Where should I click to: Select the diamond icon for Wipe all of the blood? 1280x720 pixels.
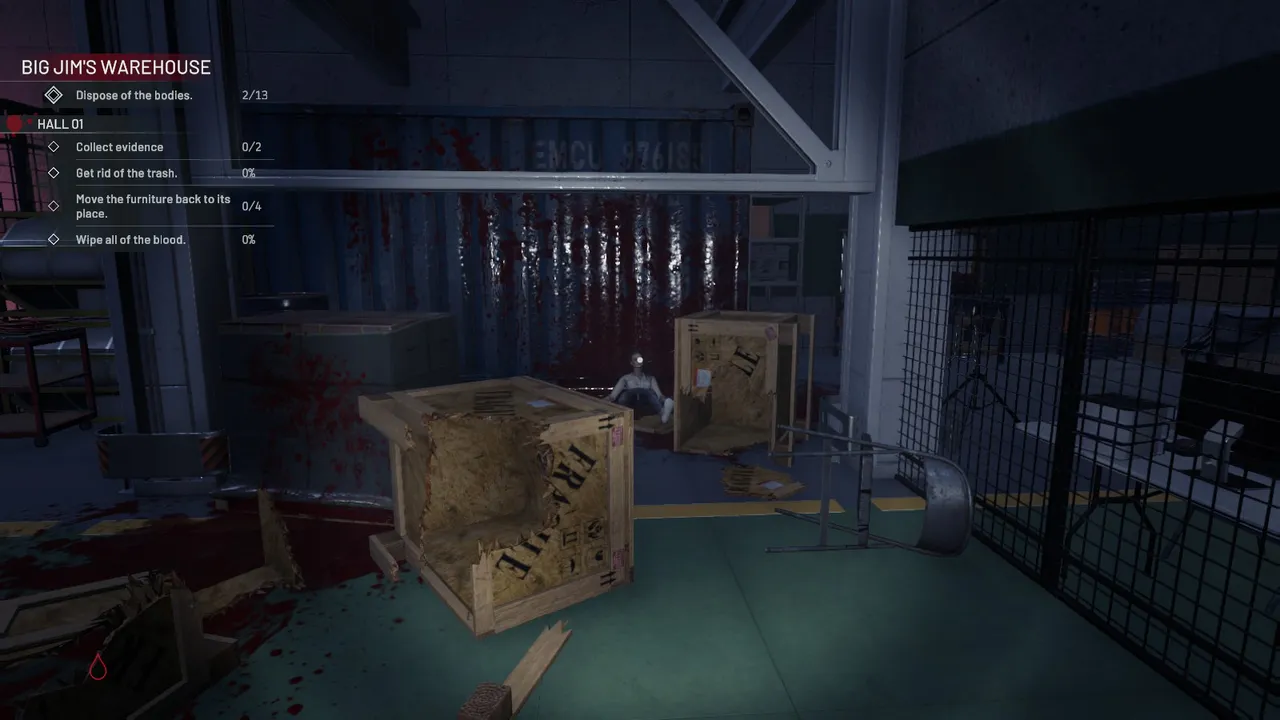tap(54, 239)
